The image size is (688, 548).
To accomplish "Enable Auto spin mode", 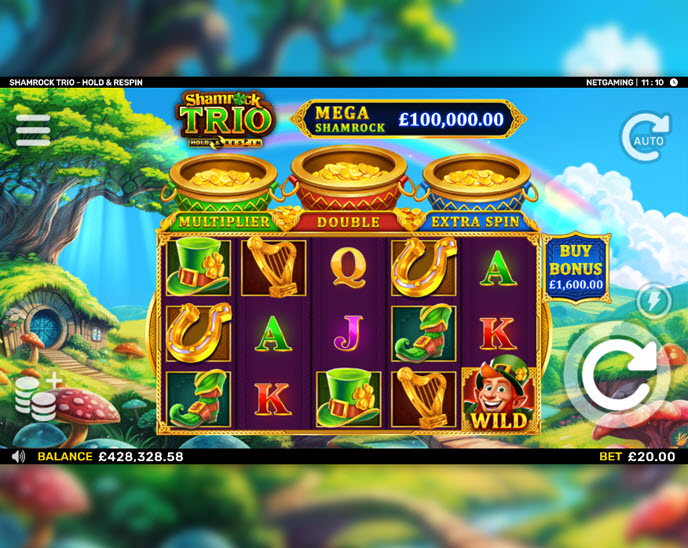I will pyautogui.click(x=645, y=137).
